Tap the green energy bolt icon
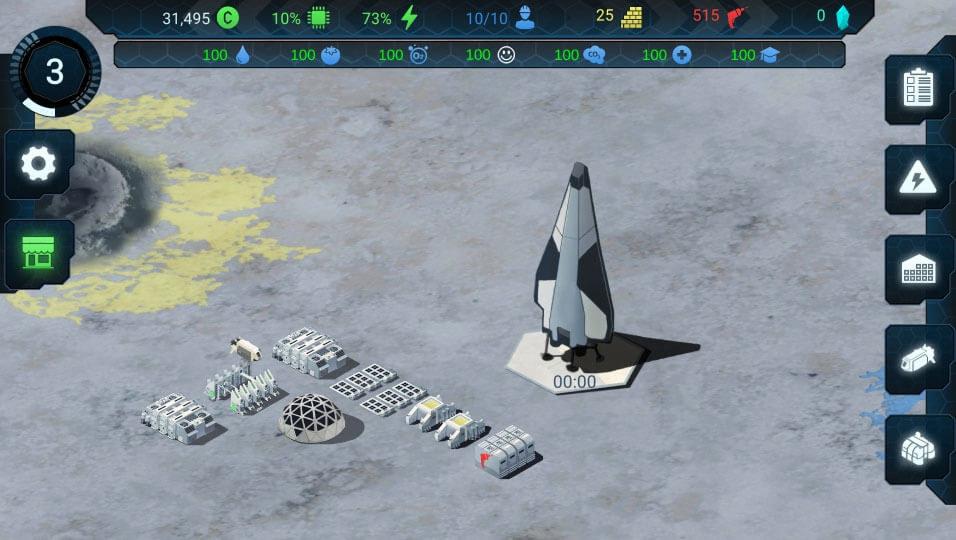 coord(409,17)
